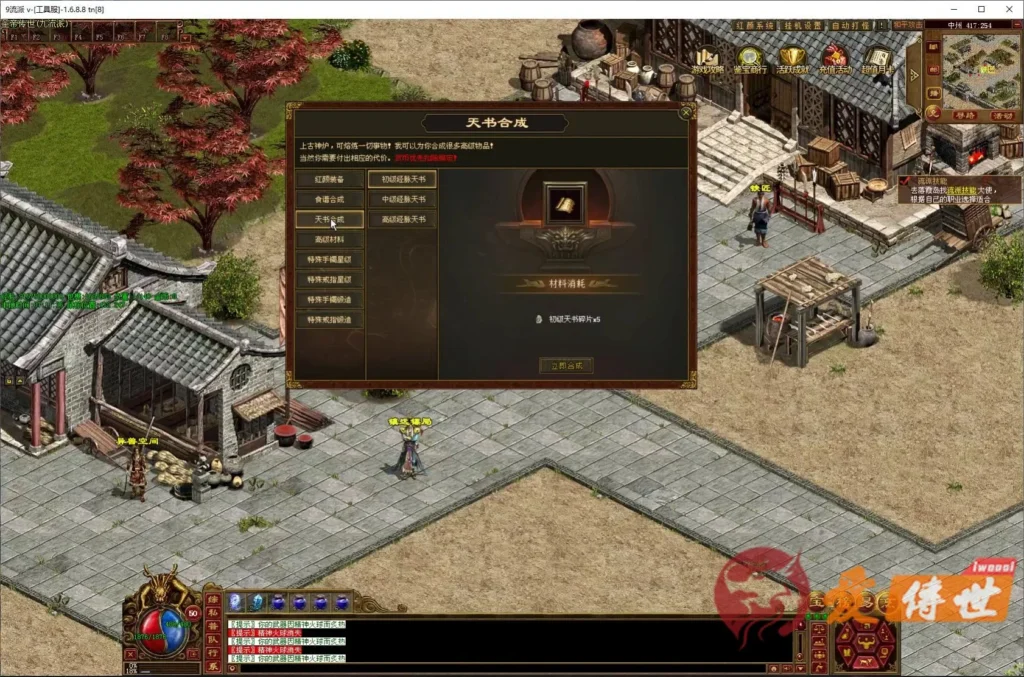Pick the 高级经脉天书 recipe
Image resolution: width=1024 pixels, height=677 pixels.
tap(402, 219)
